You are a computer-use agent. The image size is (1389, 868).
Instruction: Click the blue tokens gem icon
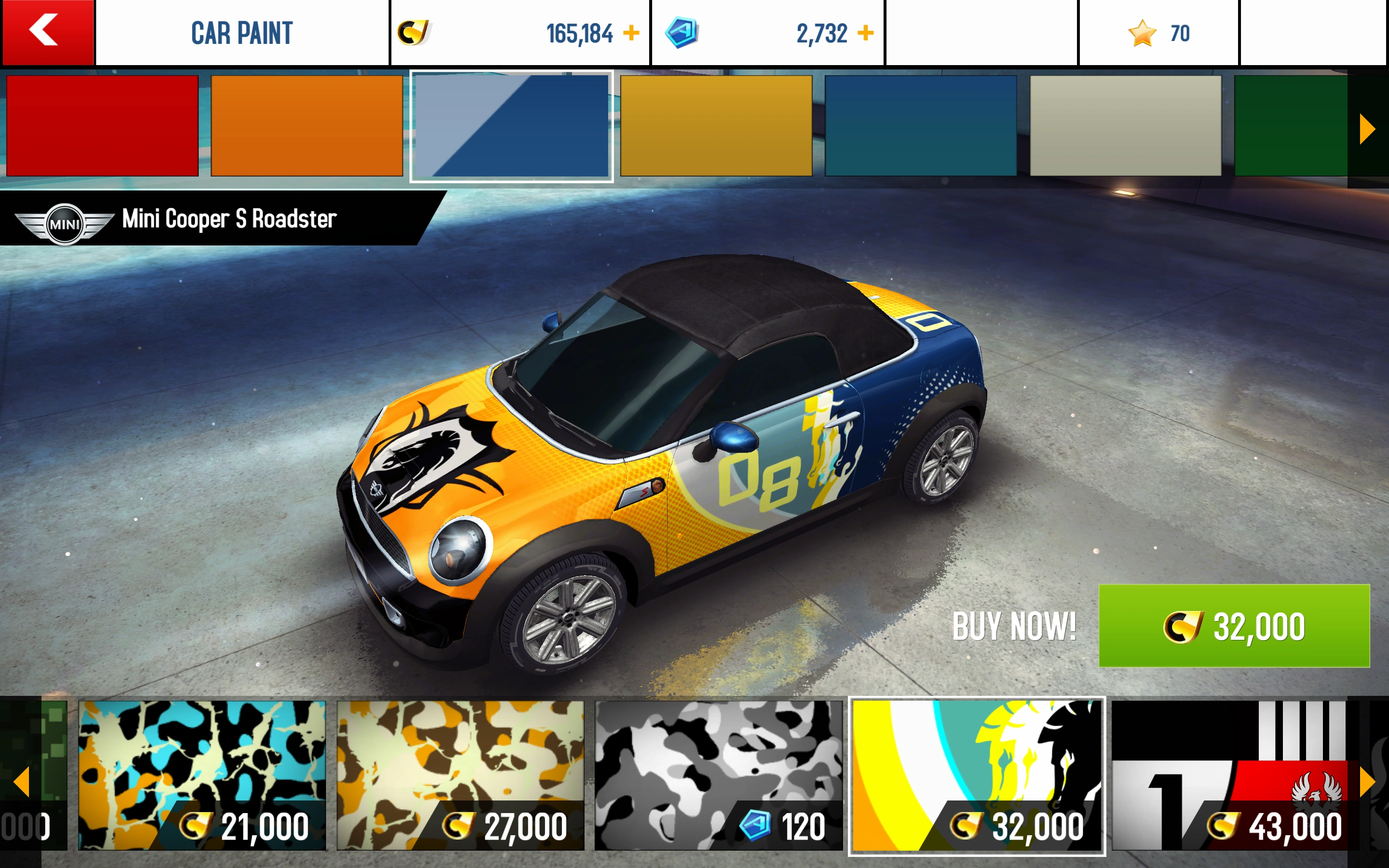(682, 33)
